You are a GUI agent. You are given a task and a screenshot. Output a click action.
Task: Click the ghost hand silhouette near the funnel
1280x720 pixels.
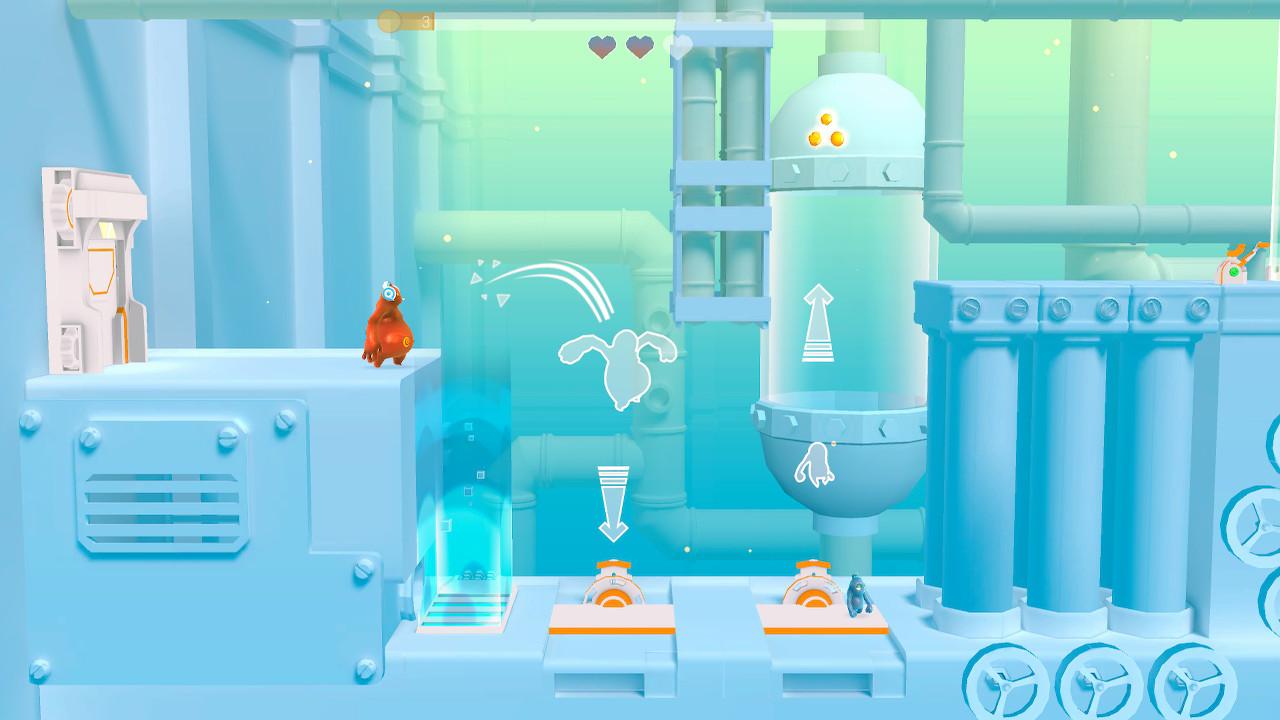[x=816, y=467]
